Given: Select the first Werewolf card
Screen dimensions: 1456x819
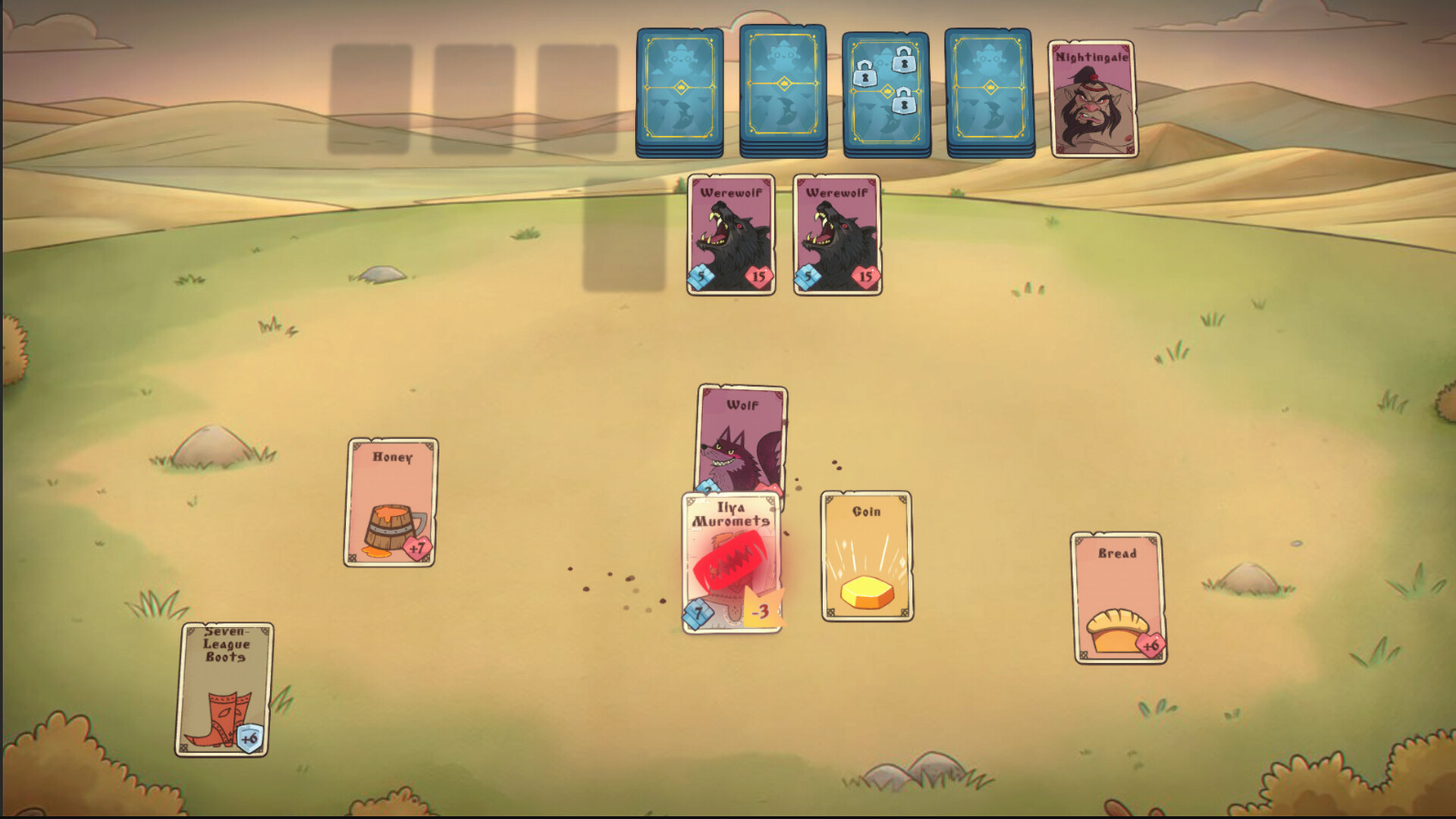Looking at the screenshot, I should [732, 234].
